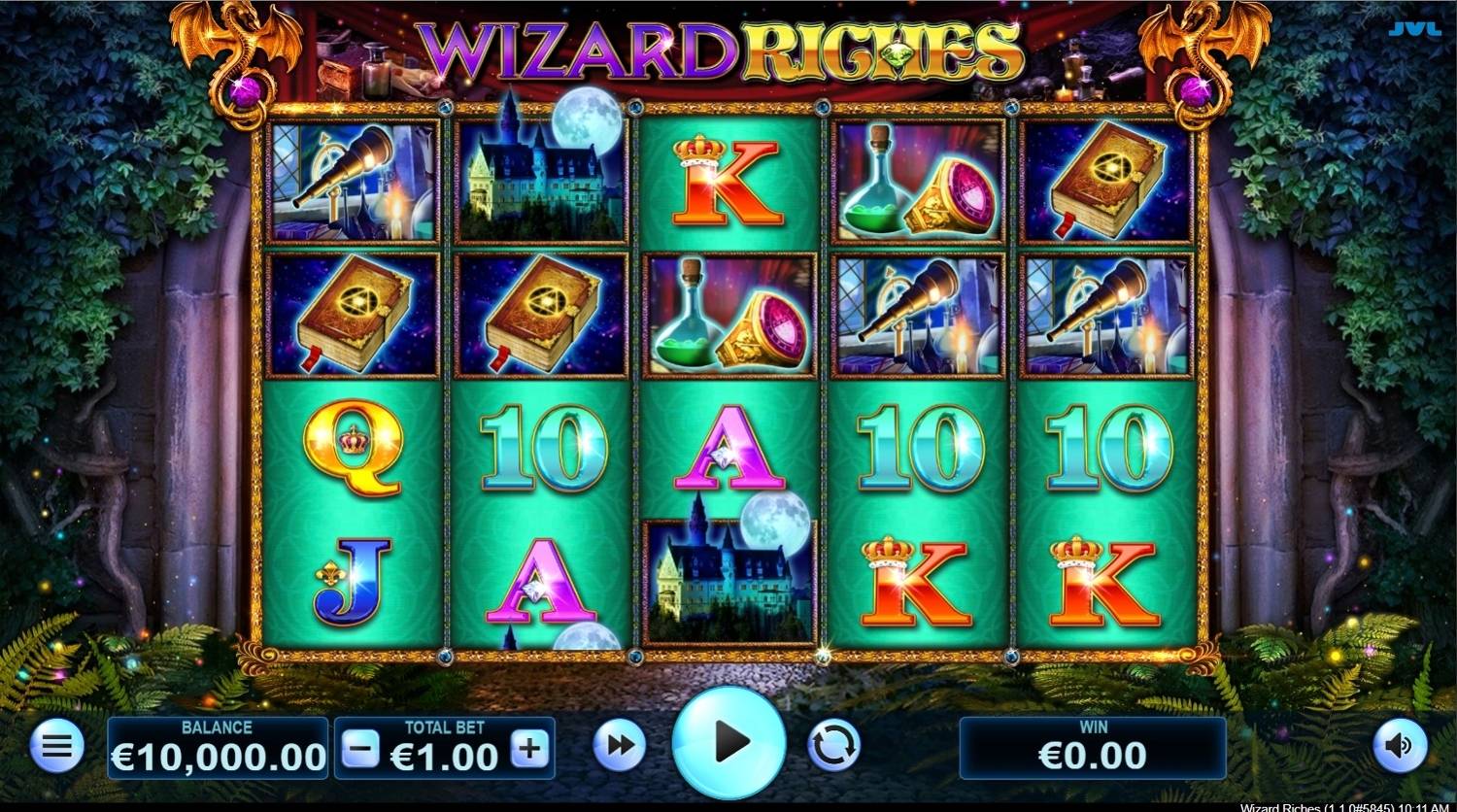Open the Balance display panel
The height and width of the screenshot is (812, 1457).
coord(219,745)
